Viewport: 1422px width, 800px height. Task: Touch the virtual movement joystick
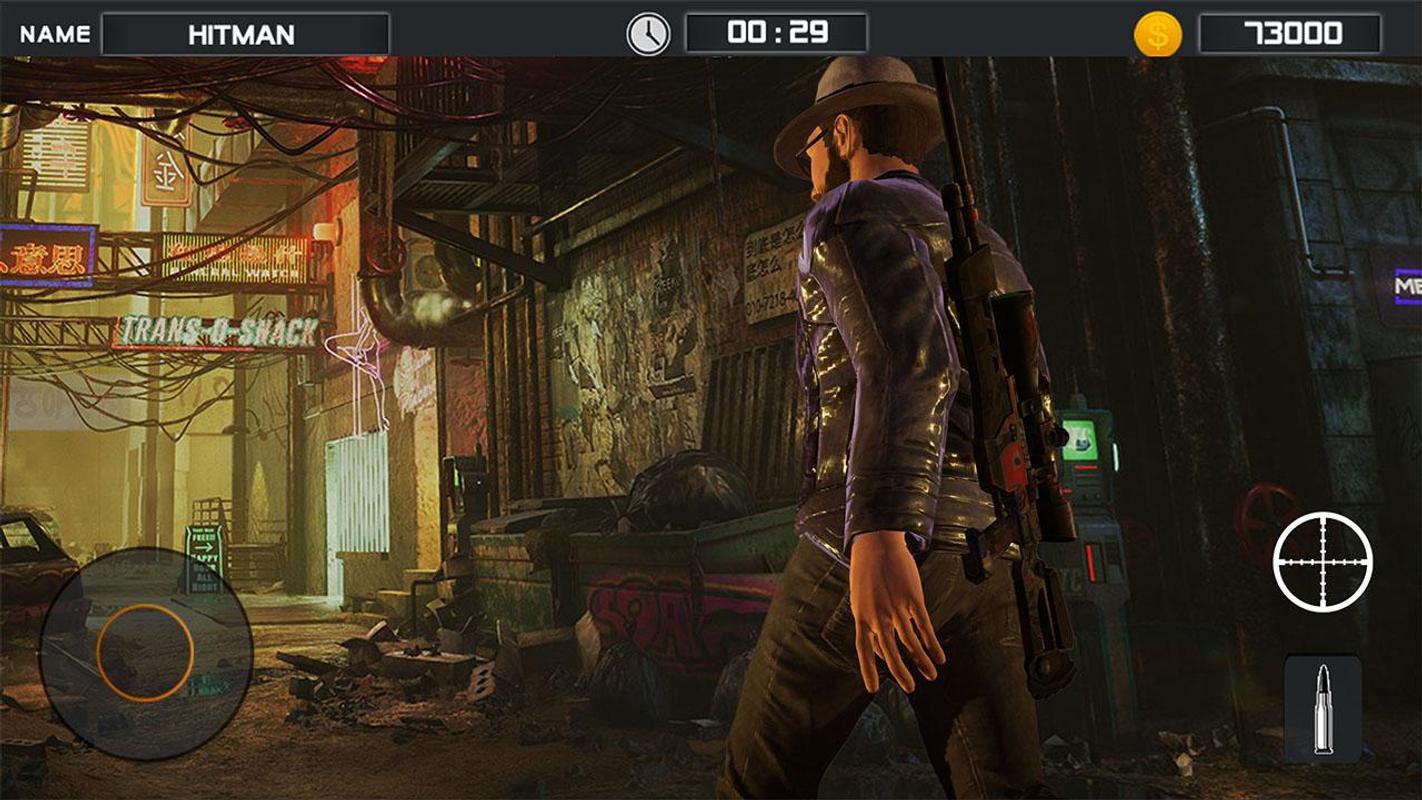[145, 653]
